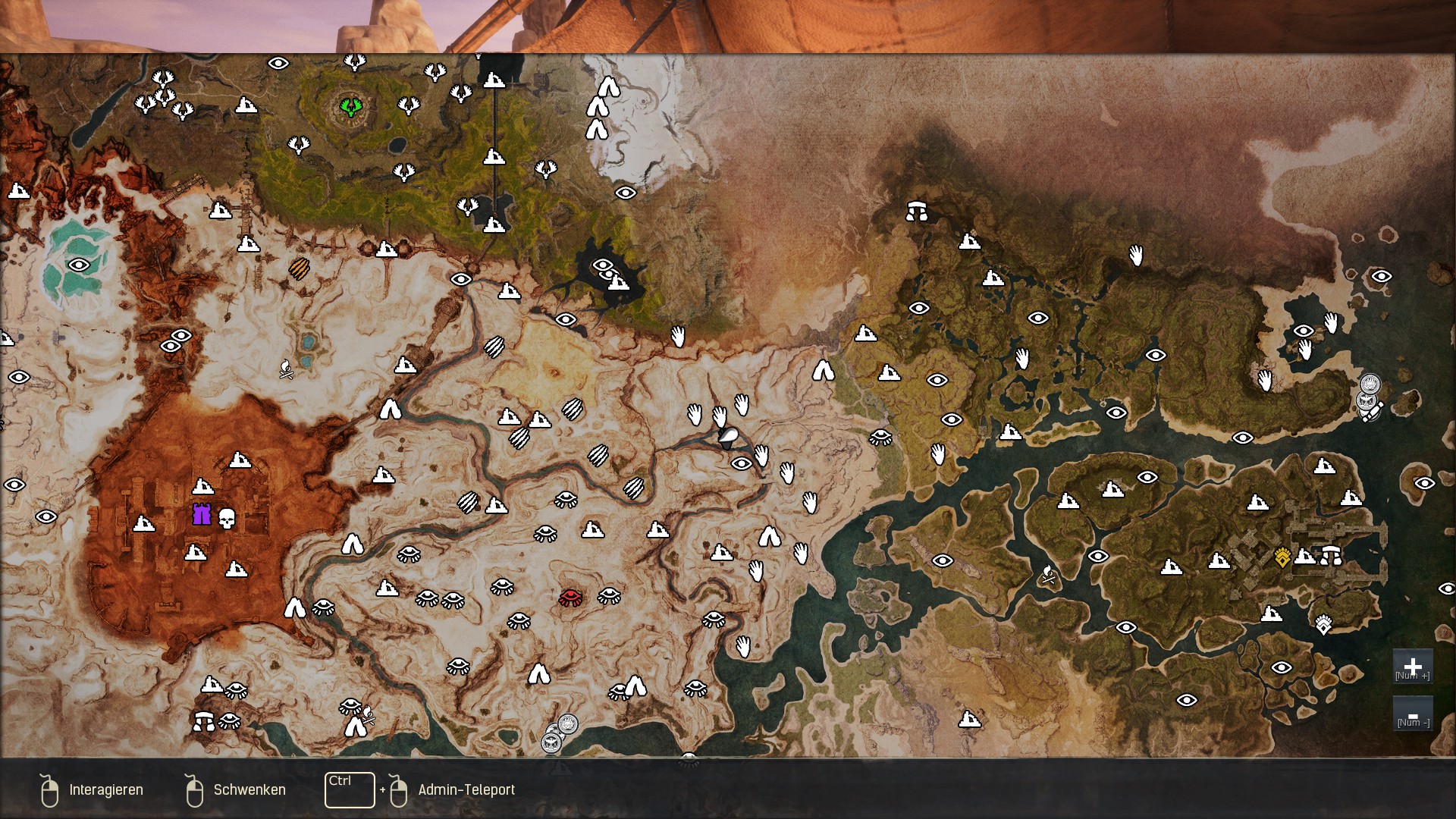
Task: Select the orange striped circle marker
Action: pyautogui.click(x=300, y=268)
